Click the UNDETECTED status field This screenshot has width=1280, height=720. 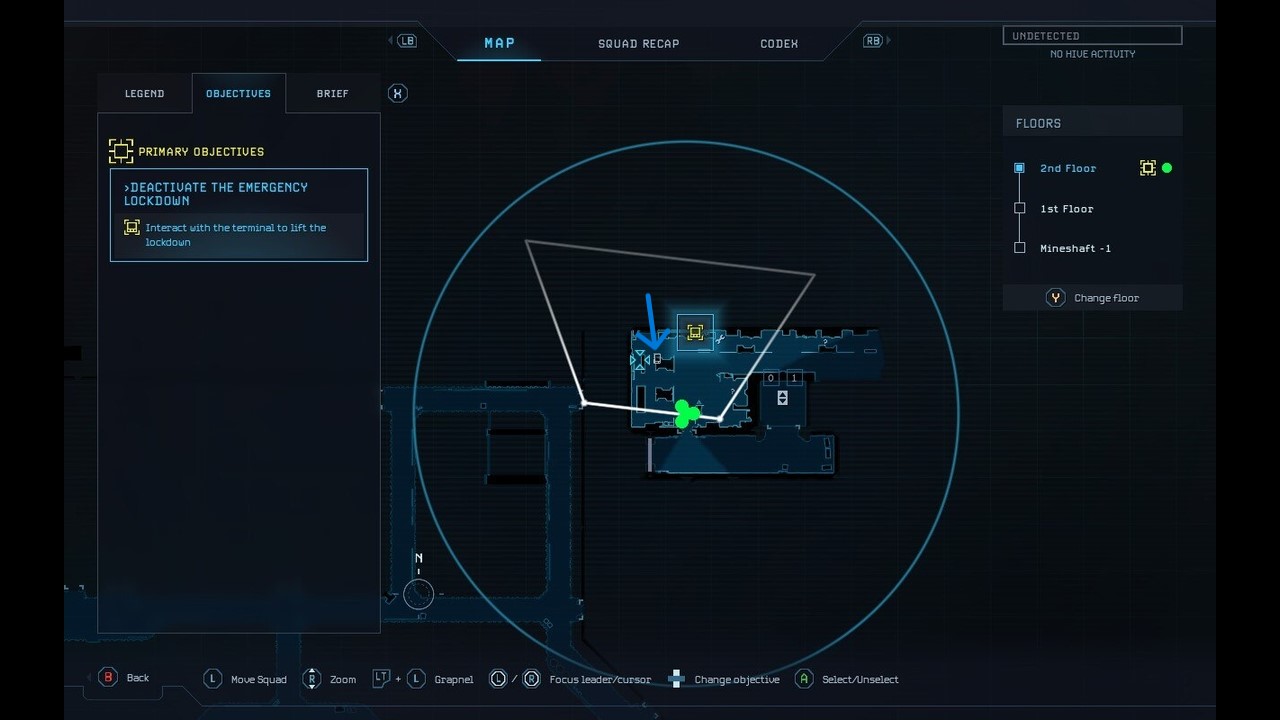[1092, 35]
